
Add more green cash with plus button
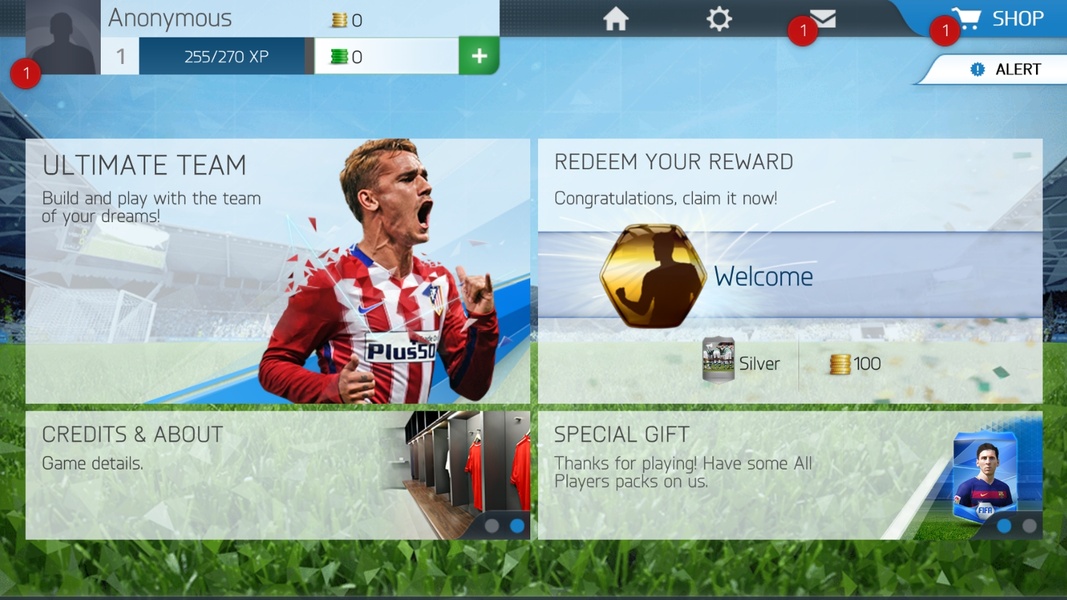point(479,56)
